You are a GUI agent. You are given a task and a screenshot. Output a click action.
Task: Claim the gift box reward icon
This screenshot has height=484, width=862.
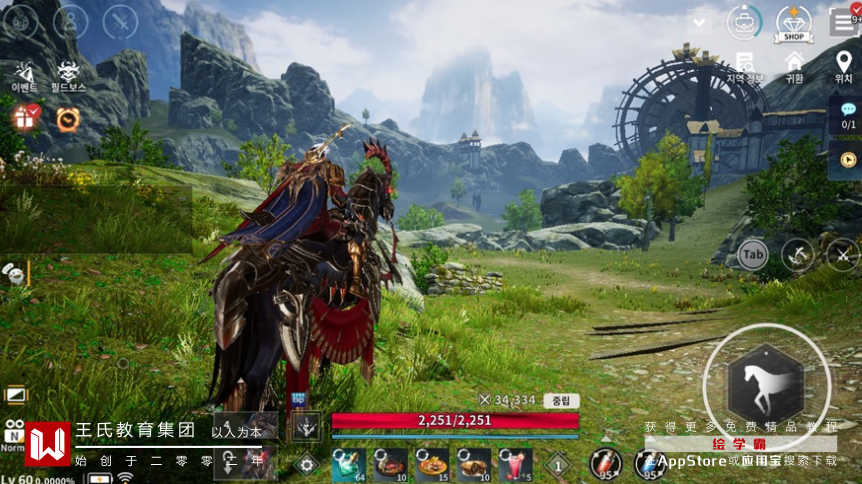coord(24,118)
